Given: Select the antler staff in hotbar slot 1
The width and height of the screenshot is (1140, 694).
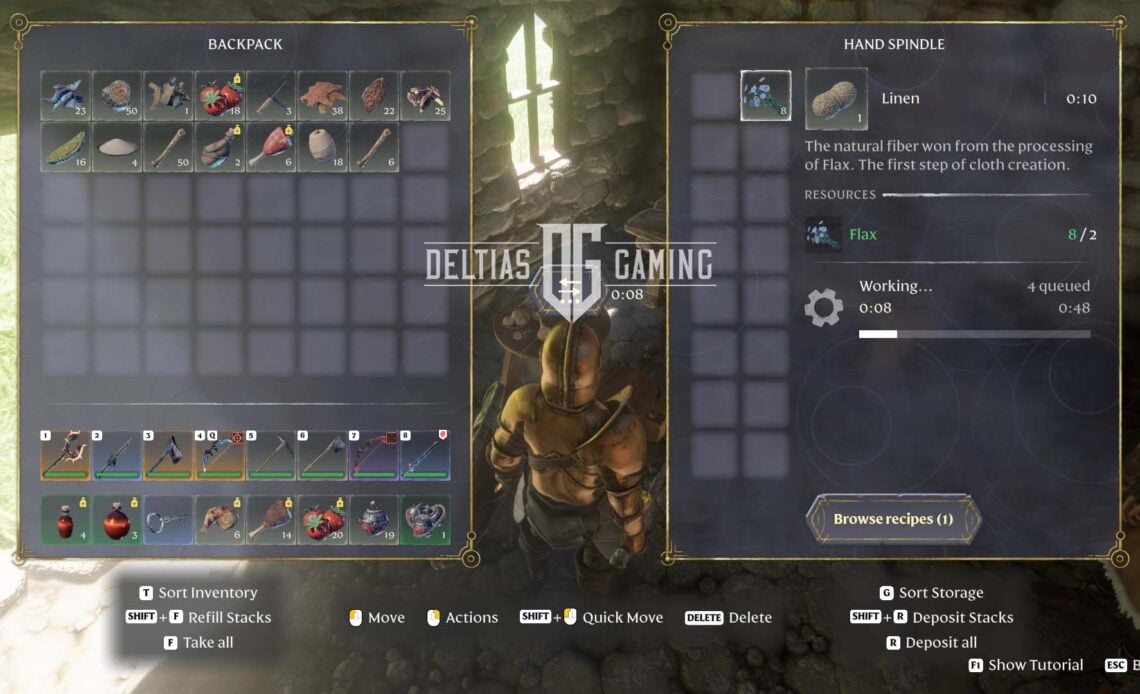Looking at the screenshot, I should 66,455.
